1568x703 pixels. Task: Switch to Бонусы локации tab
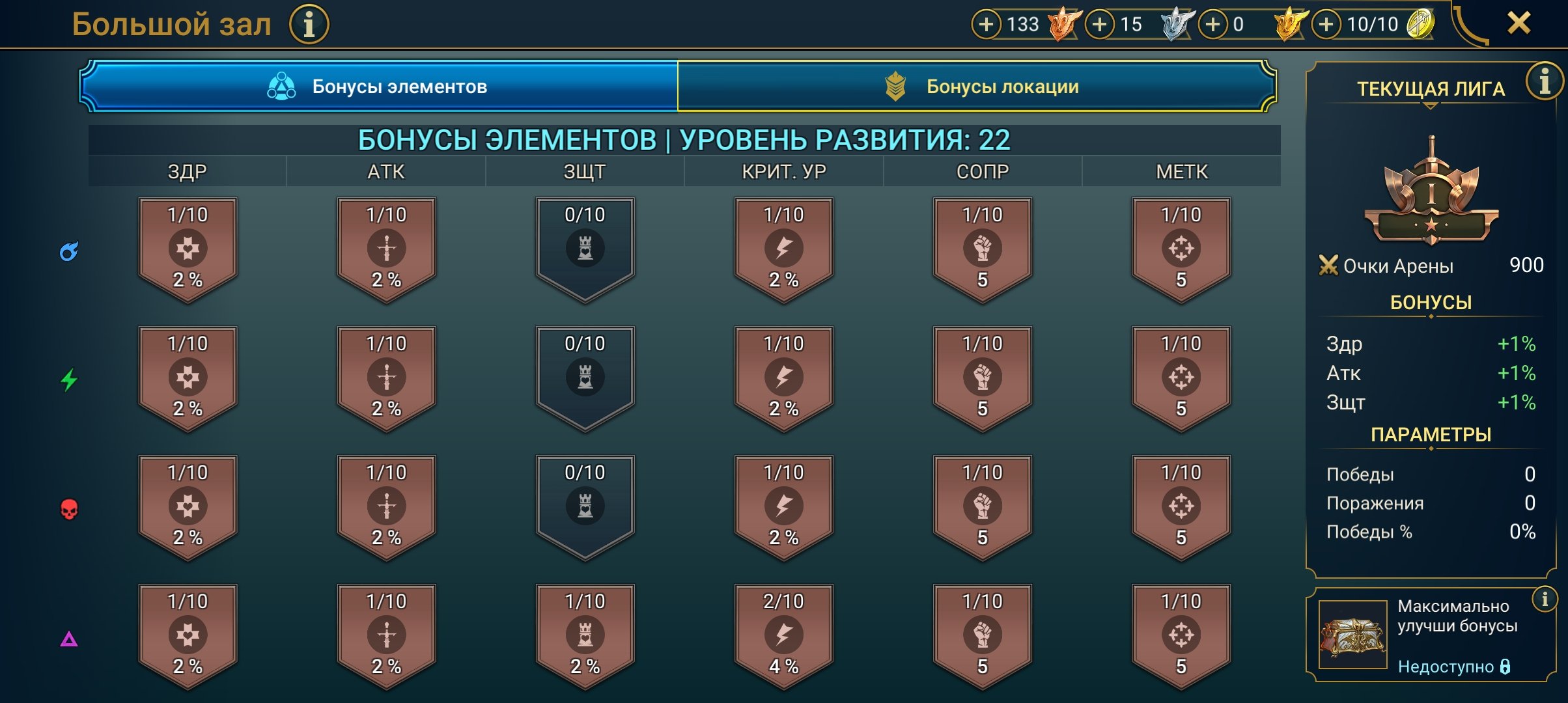click(x=976, y=87)
